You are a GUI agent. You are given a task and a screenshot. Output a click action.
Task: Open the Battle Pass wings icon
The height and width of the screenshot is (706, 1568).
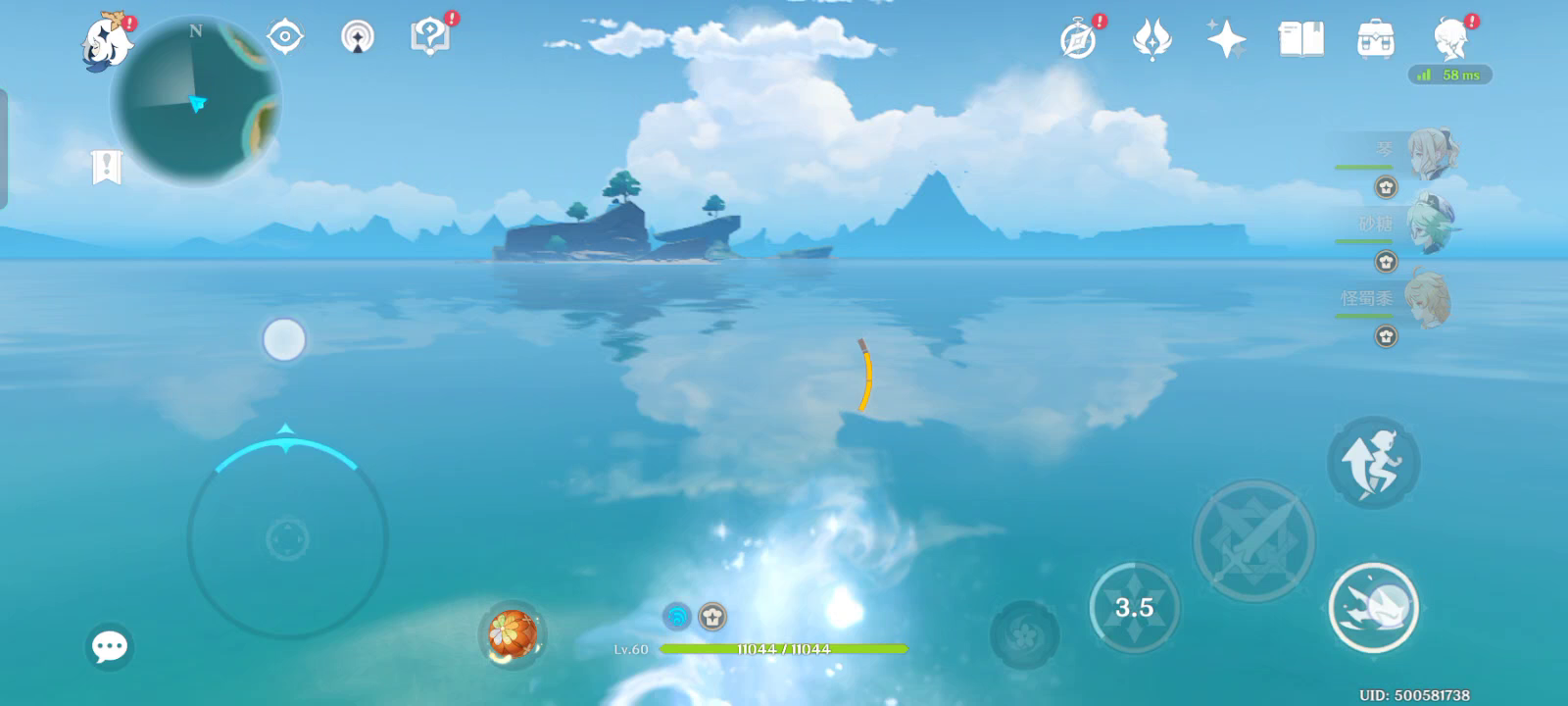[x=1151, y=37]
